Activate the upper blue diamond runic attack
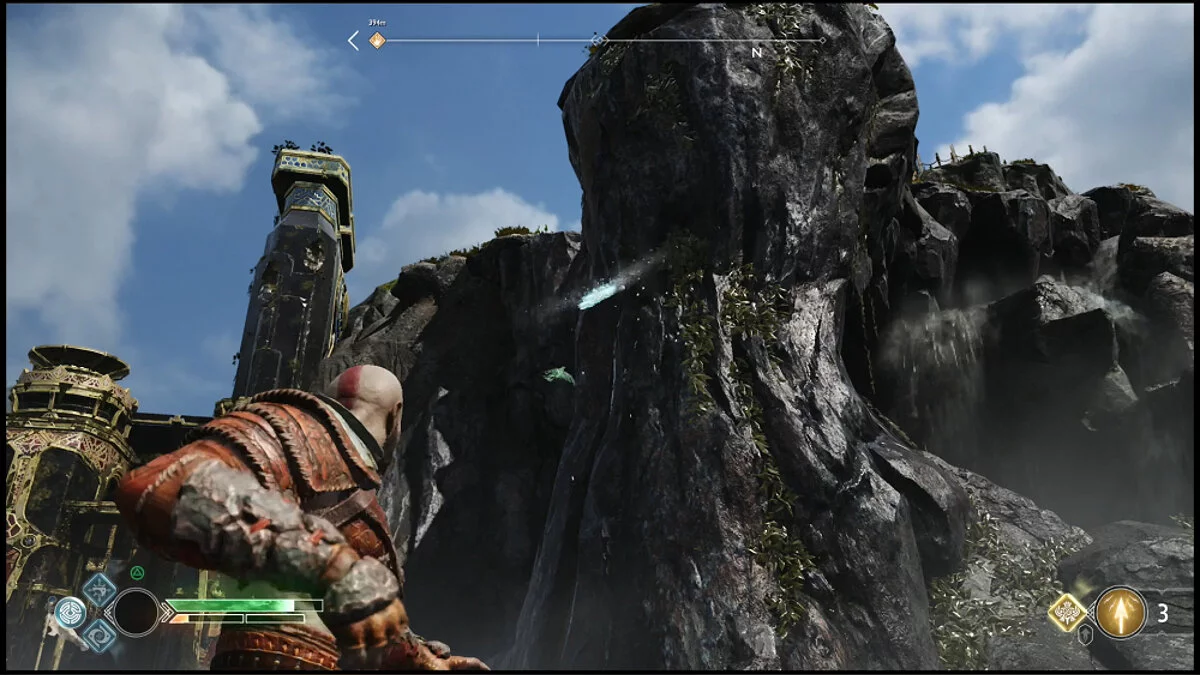The height and width of the screenshot is (675, 1200). (99, 588)
